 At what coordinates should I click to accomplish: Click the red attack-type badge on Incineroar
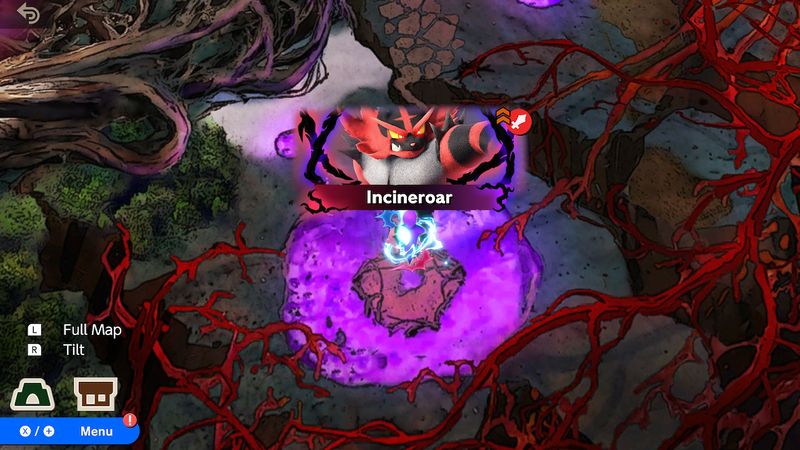coord(520,122)
